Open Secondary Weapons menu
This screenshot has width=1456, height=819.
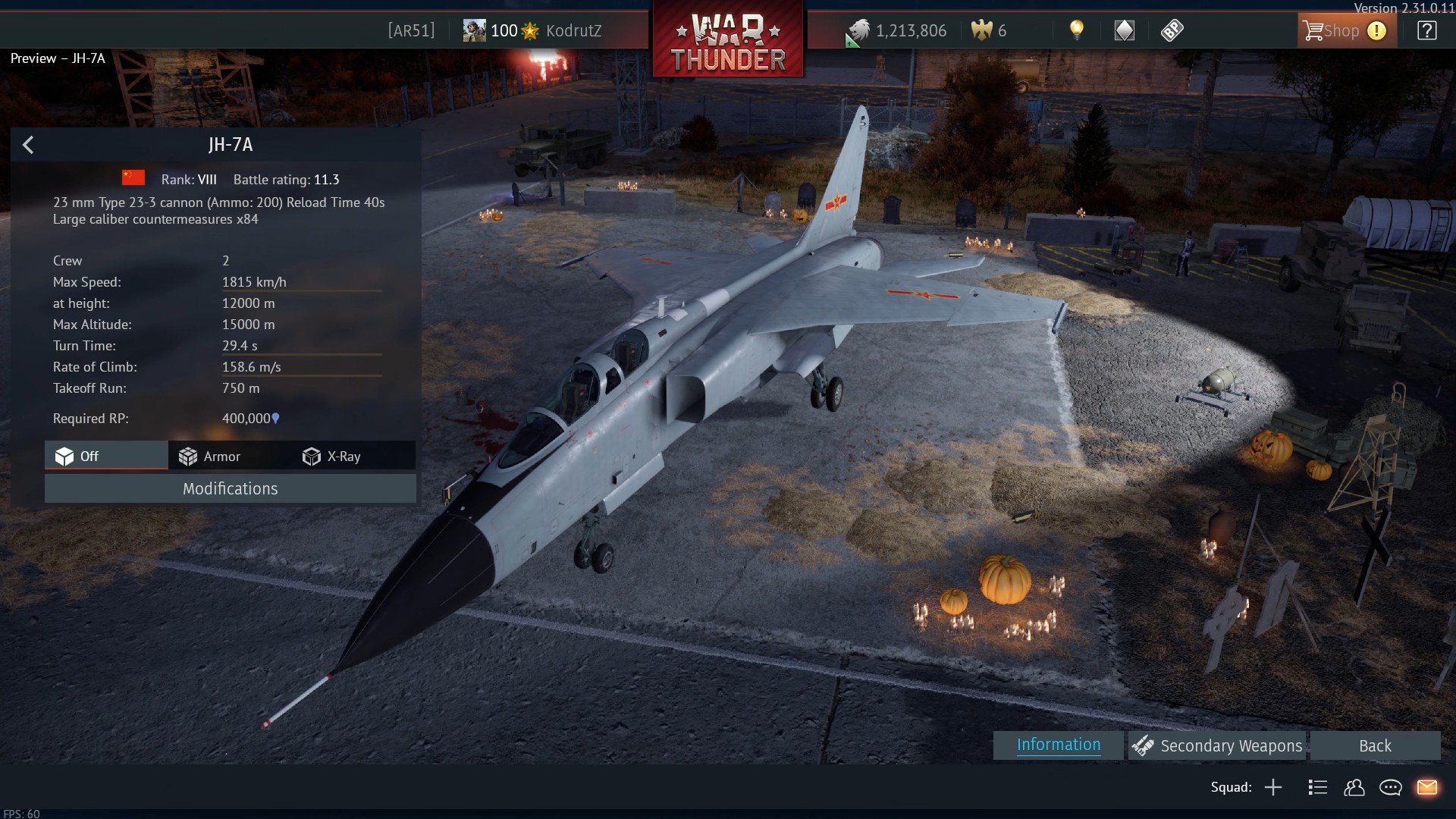[1217, 746]
